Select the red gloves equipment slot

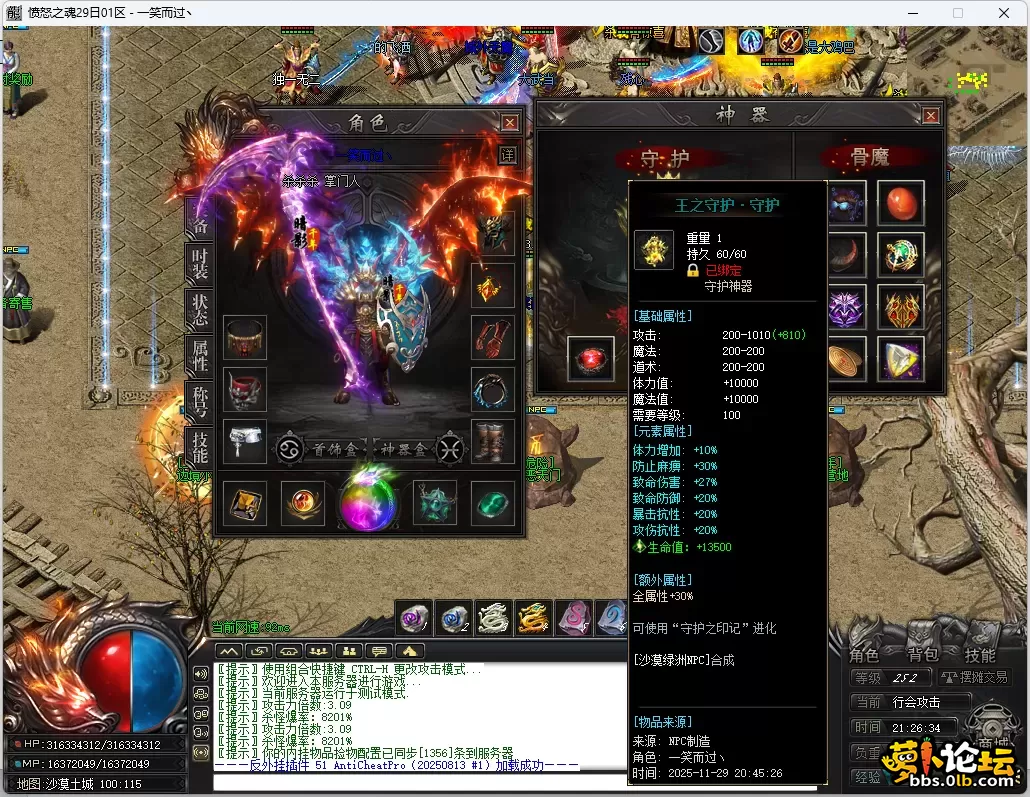click(493, 338)
